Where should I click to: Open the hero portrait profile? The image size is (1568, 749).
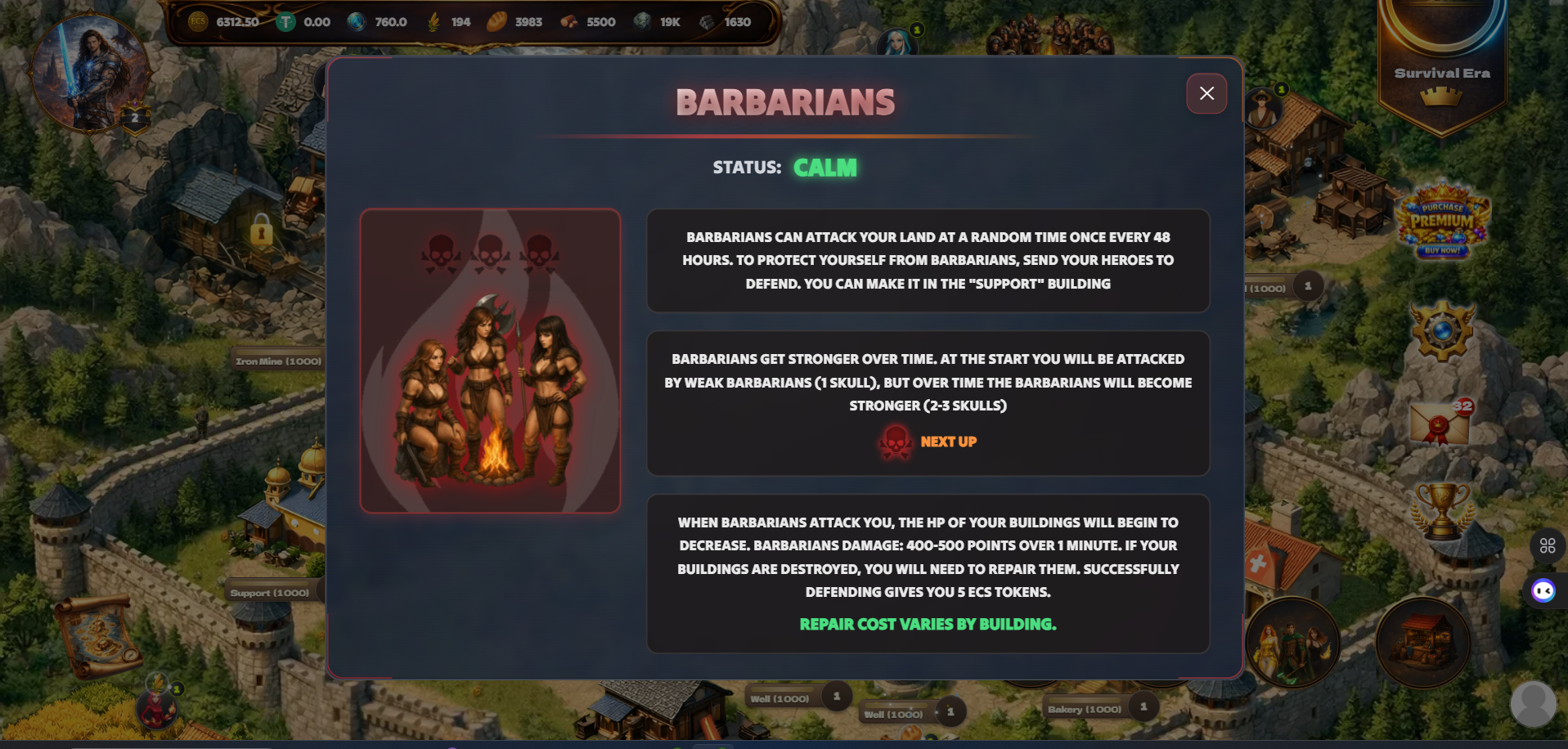89,72
